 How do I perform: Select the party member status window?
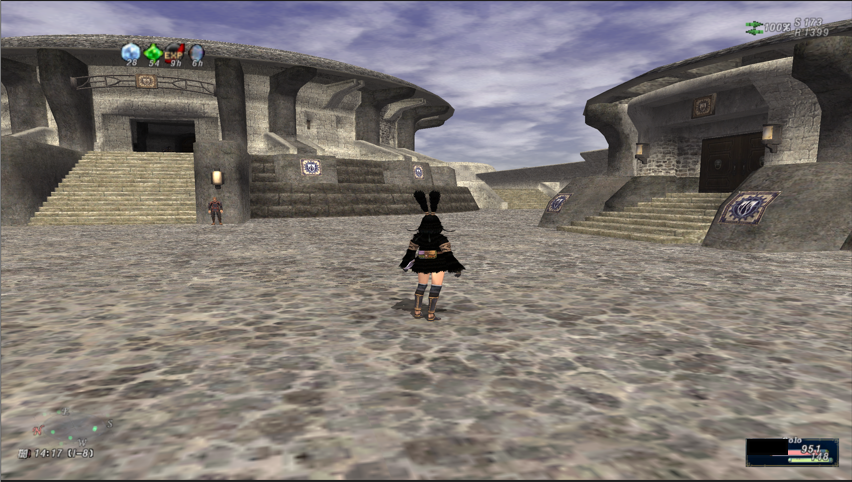pos(792,452)
